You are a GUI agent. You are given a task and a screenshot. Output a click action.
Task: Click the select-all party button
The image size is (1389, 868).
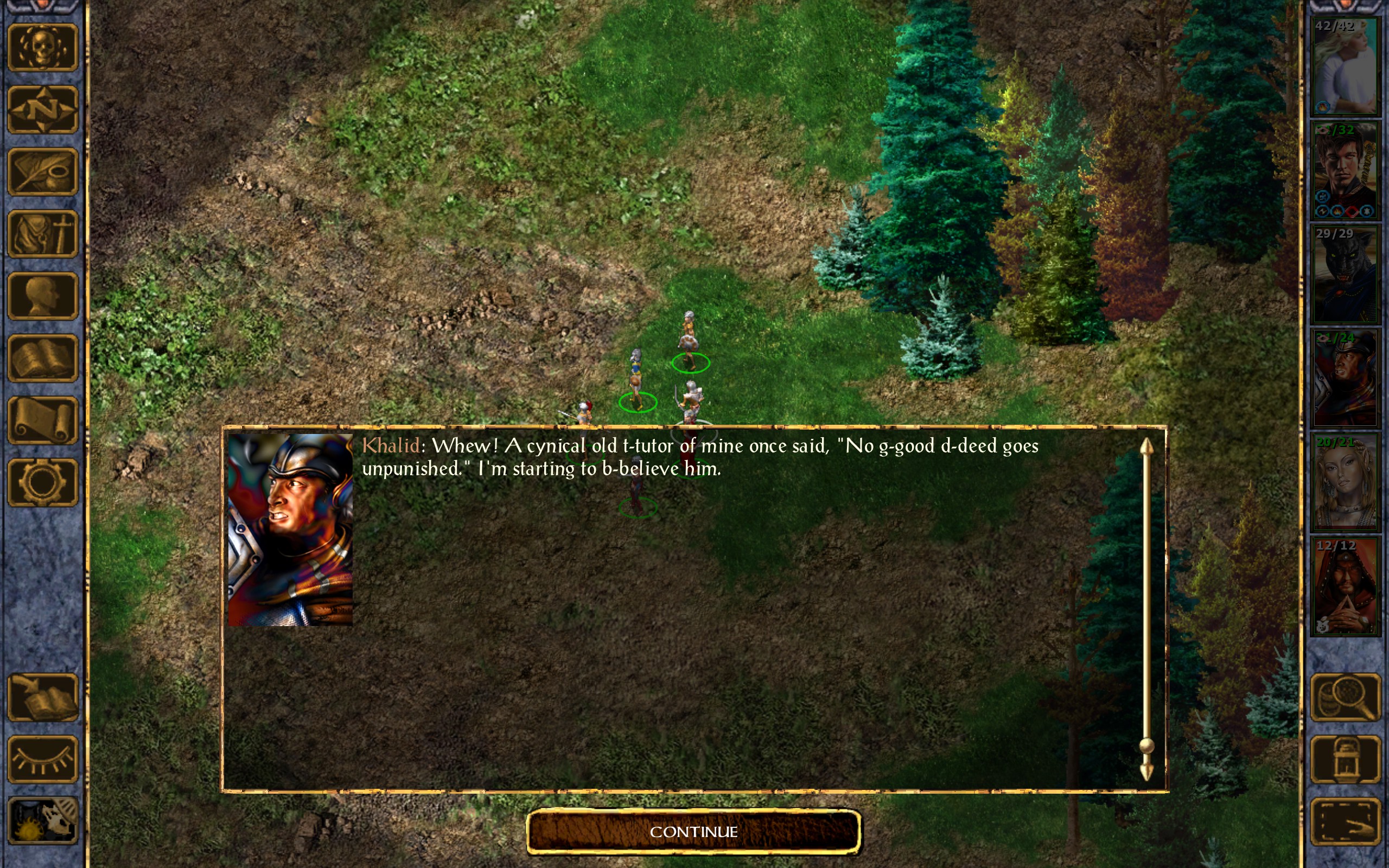[x=1346, y=821]
